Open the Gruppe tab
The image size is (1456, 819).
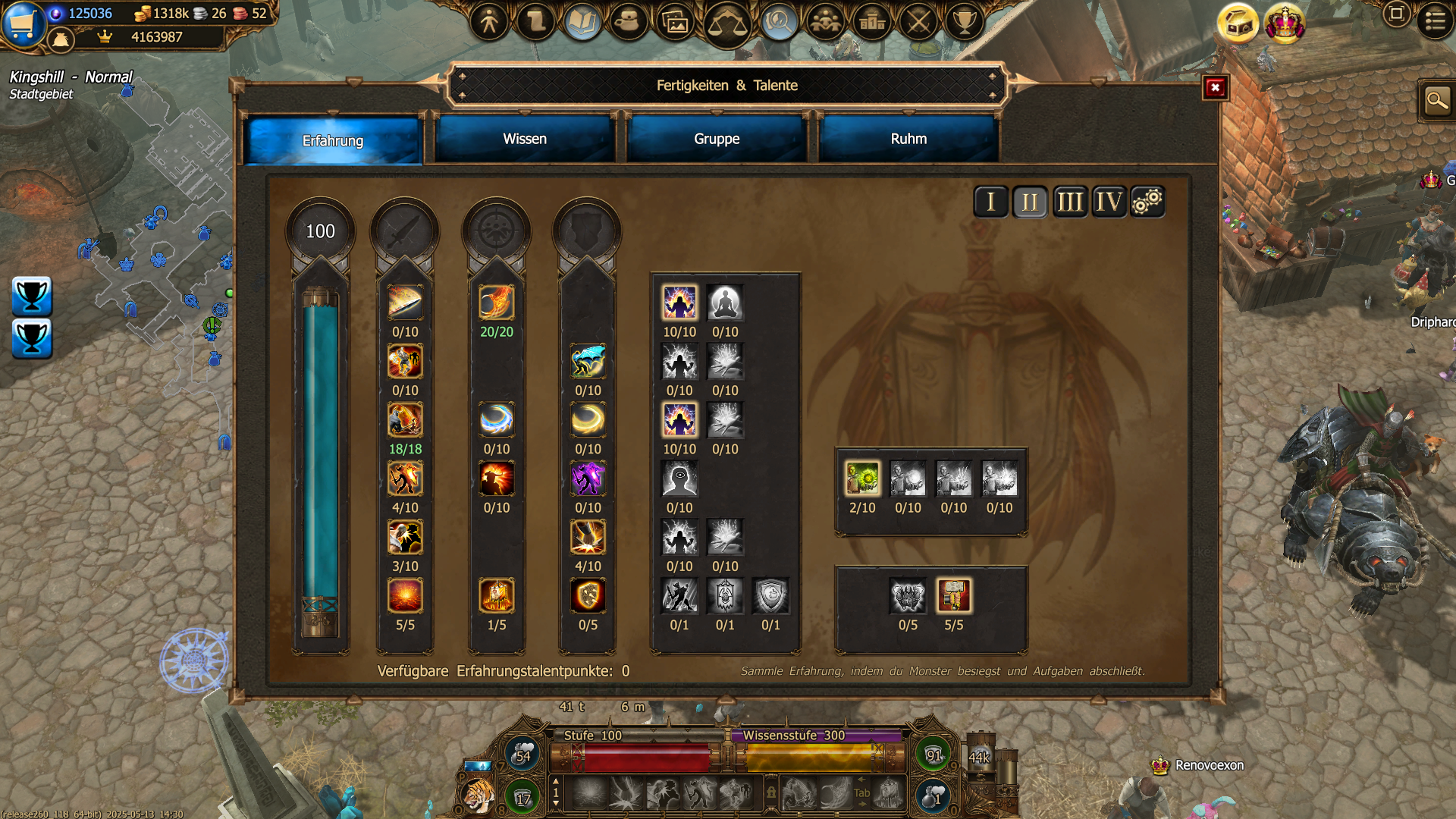(716, 139)
